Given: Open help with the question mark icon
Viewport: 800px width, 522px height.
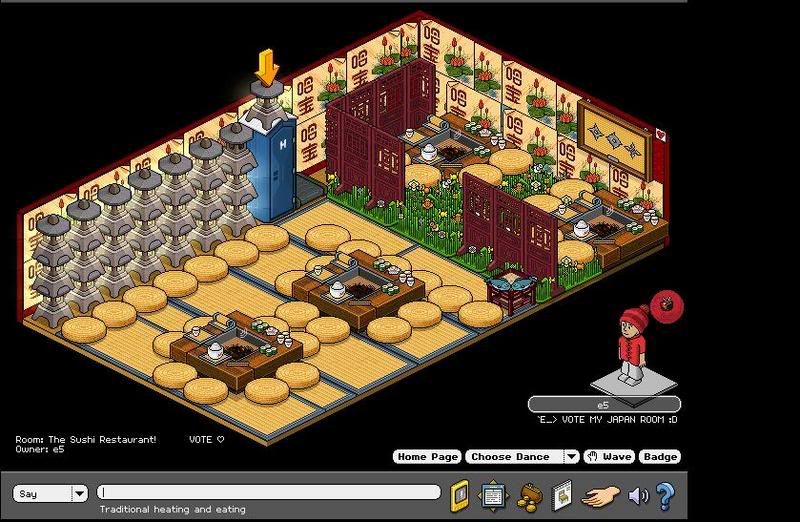Looking at the screenshot, I should coord(665,494).
